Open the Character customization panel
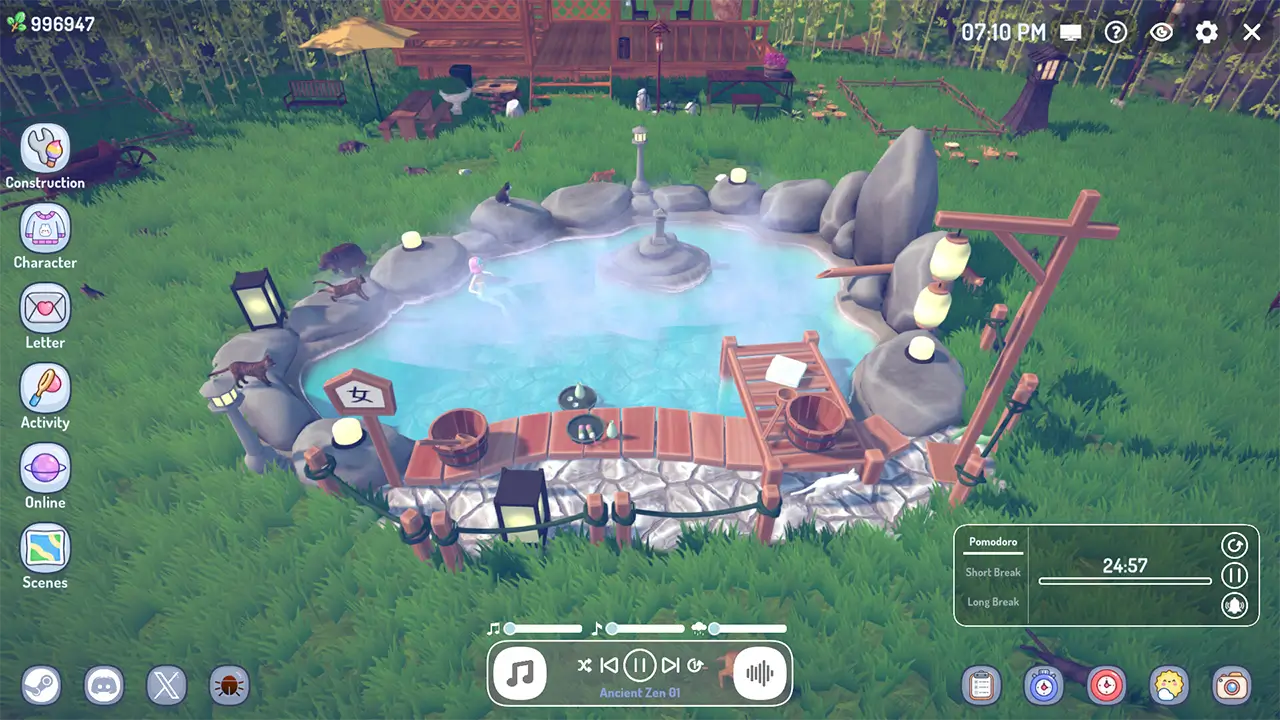 (x=45, y=228)
